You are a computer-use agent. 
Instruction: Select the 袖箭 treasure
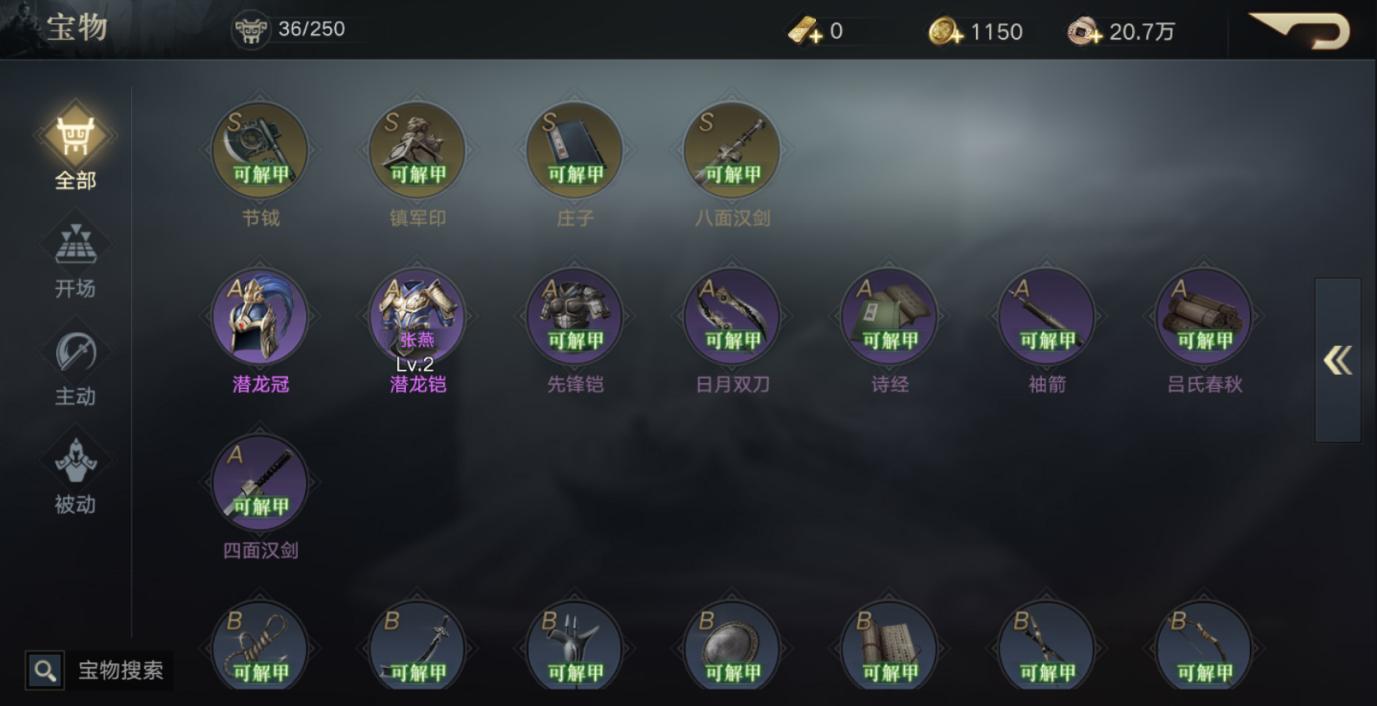point(1047,317)
